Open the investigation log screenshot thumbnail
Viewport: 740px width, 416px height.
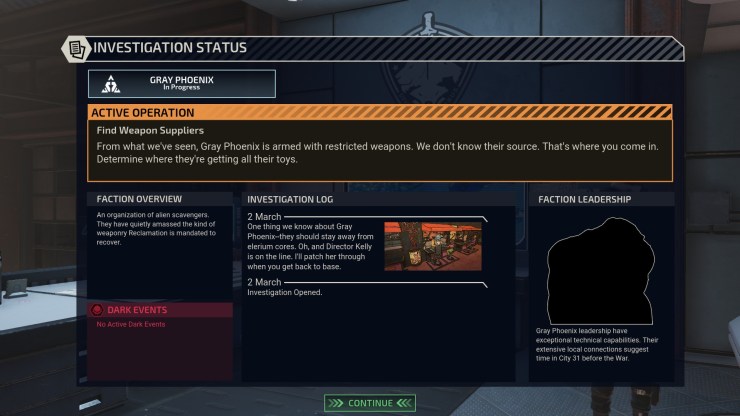(432, 246)
